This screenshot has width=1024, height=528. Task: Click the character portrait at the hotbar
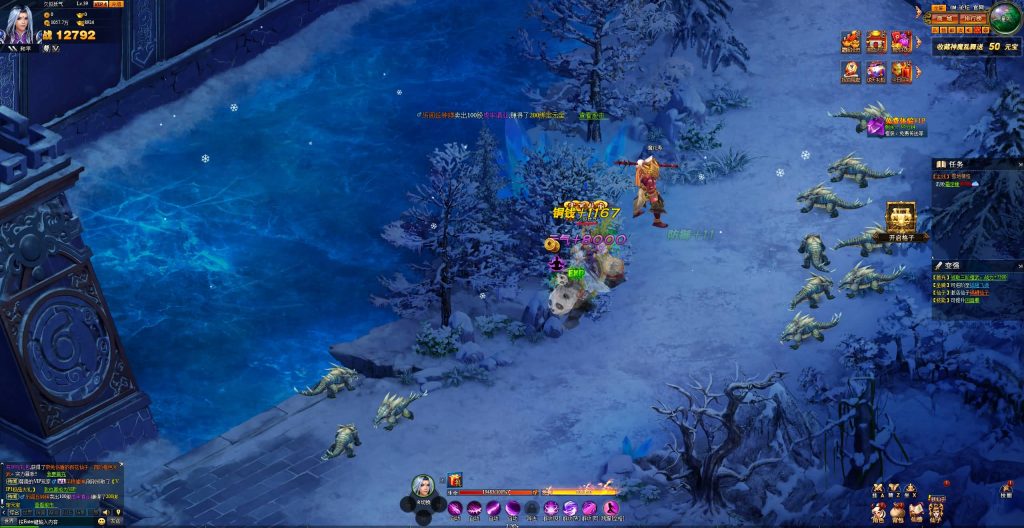tap(423, 486)
